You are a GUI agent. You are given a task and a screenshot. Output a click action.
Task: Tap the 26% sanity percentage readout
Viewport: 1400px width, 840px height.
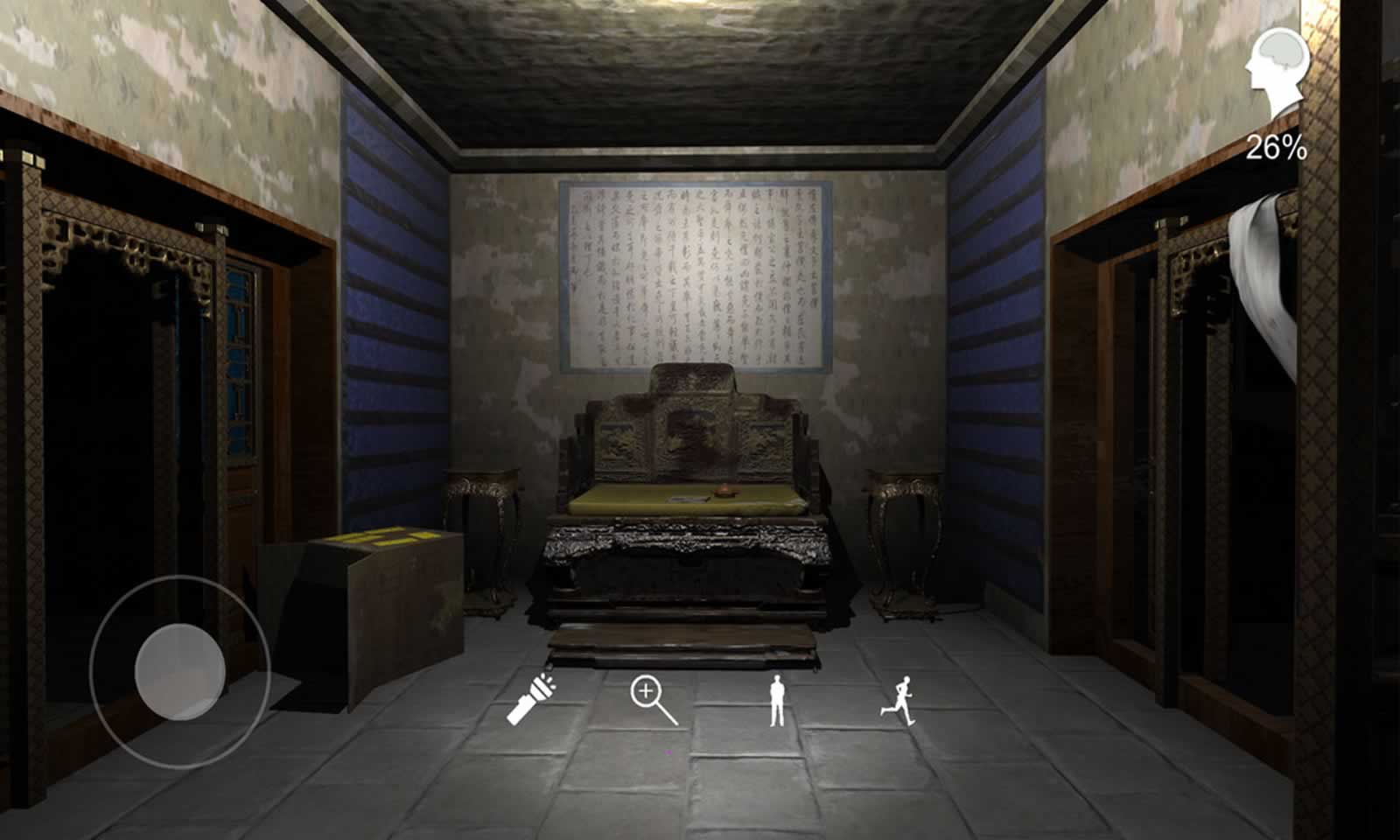click(x=1277, y=147)
